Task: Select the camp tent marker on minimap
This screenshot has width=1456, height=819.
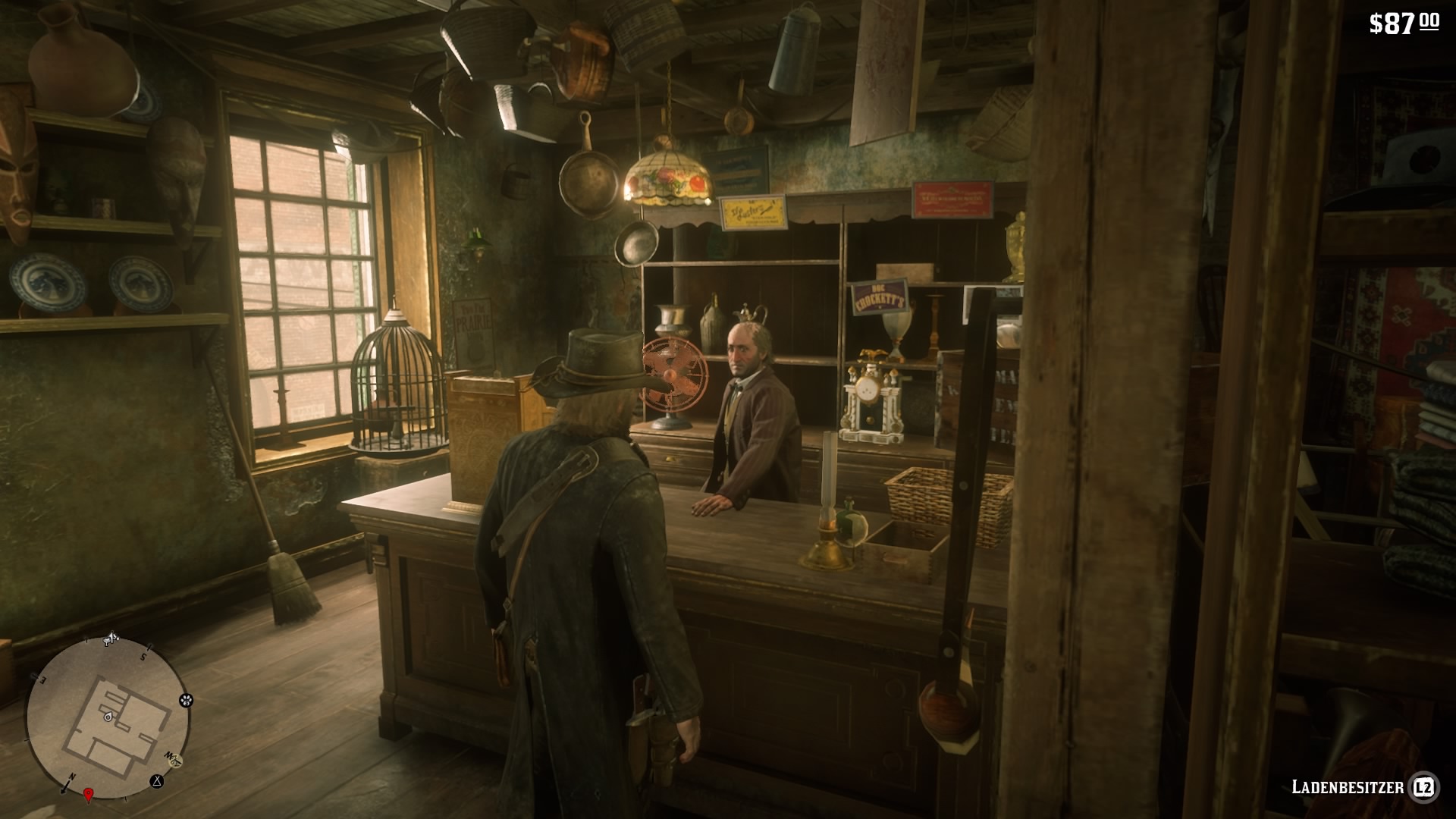Action: click(x=157, y=780)
